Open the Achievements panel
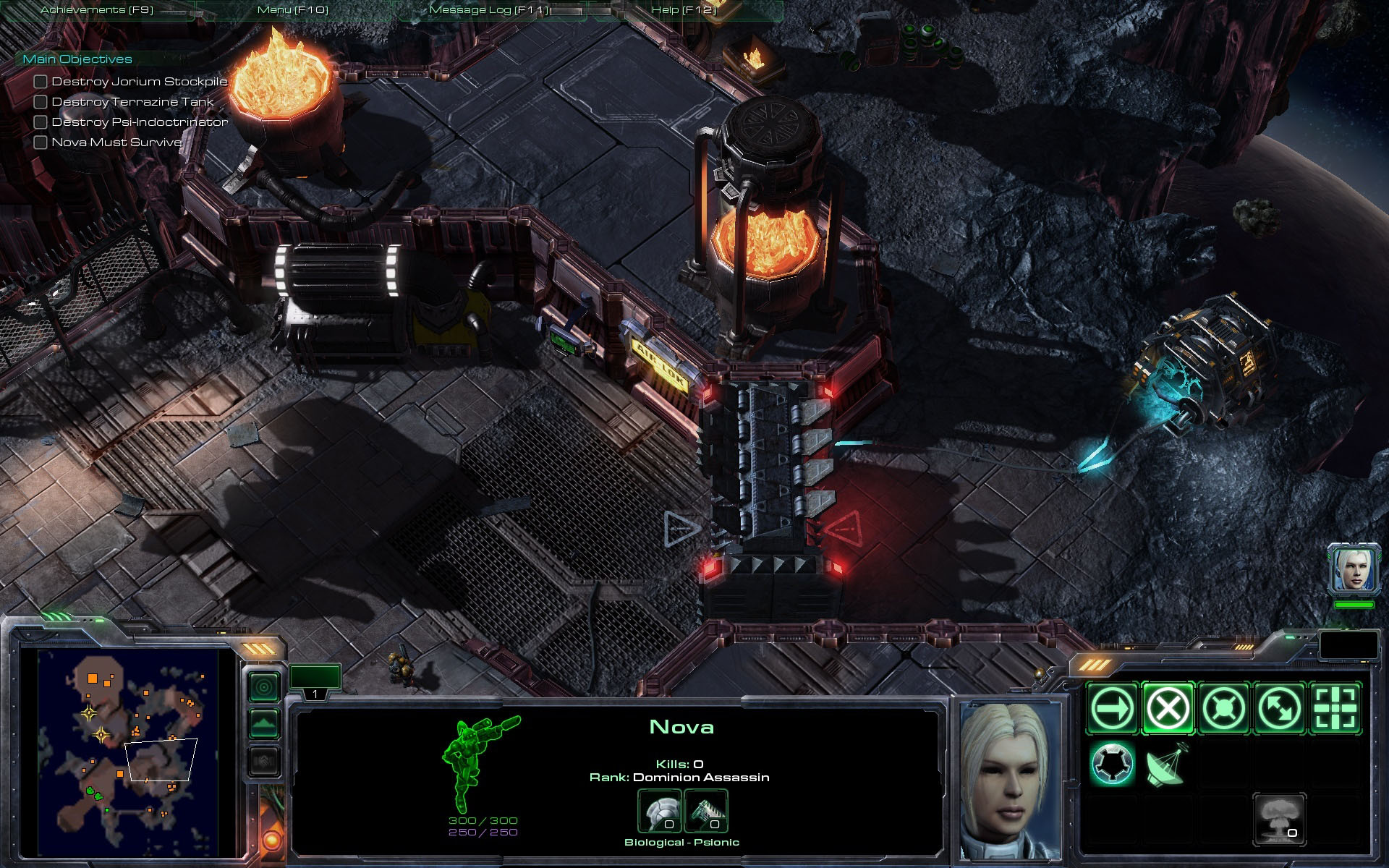This screenshot has height=868, width=1389. click(x=97, y=10)
